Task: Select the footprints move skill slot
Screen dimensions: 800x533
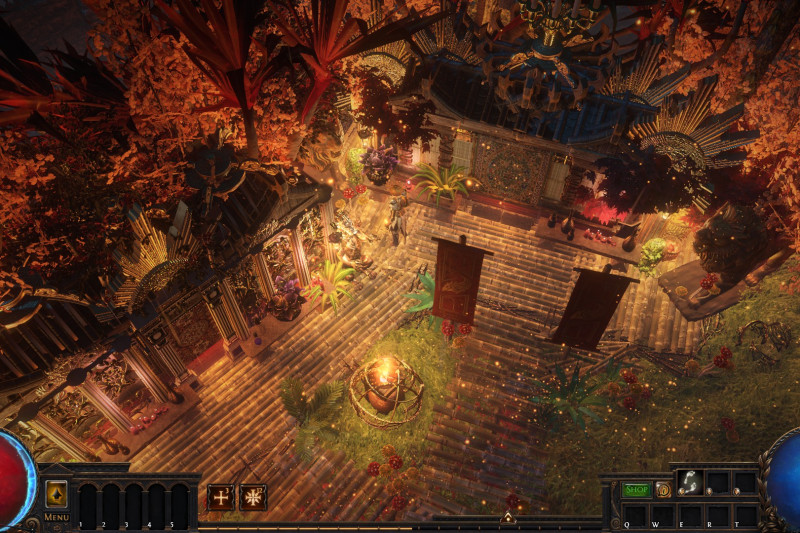Action: tap(691, 482)
